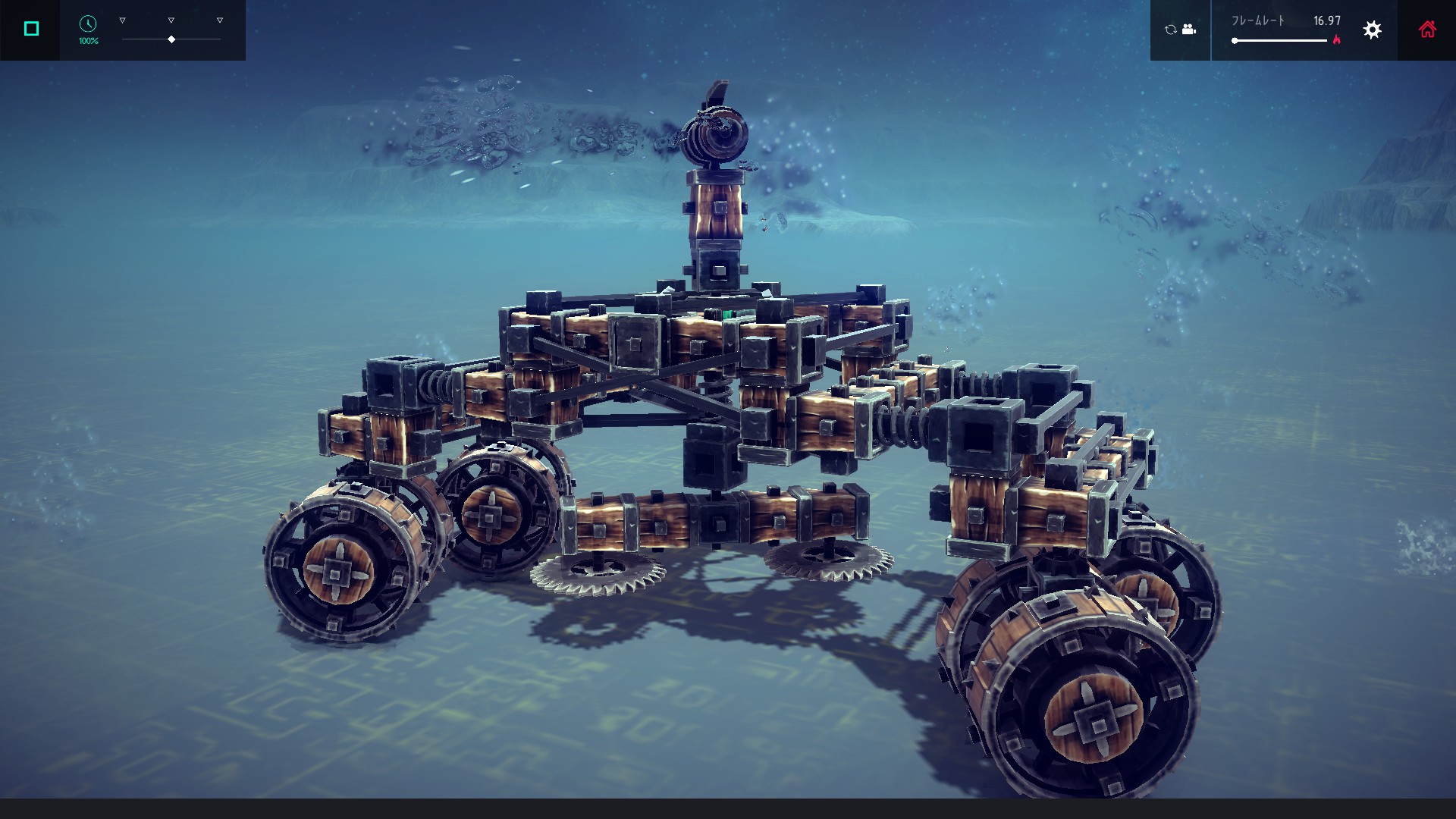Screen dimensions: 1456x819
Task: Click the time scale slider diamond handle
Action: pyautogui.click(x=171, y=39)
